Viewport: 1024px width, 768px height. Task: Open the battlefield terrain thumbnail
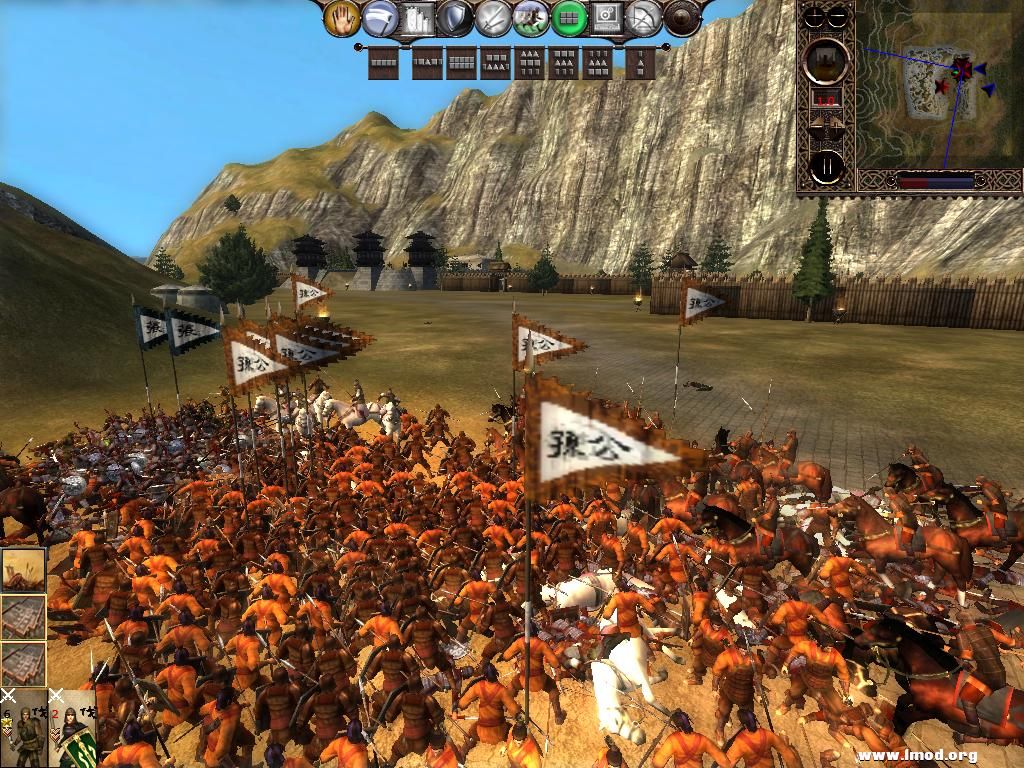[23, 568]
